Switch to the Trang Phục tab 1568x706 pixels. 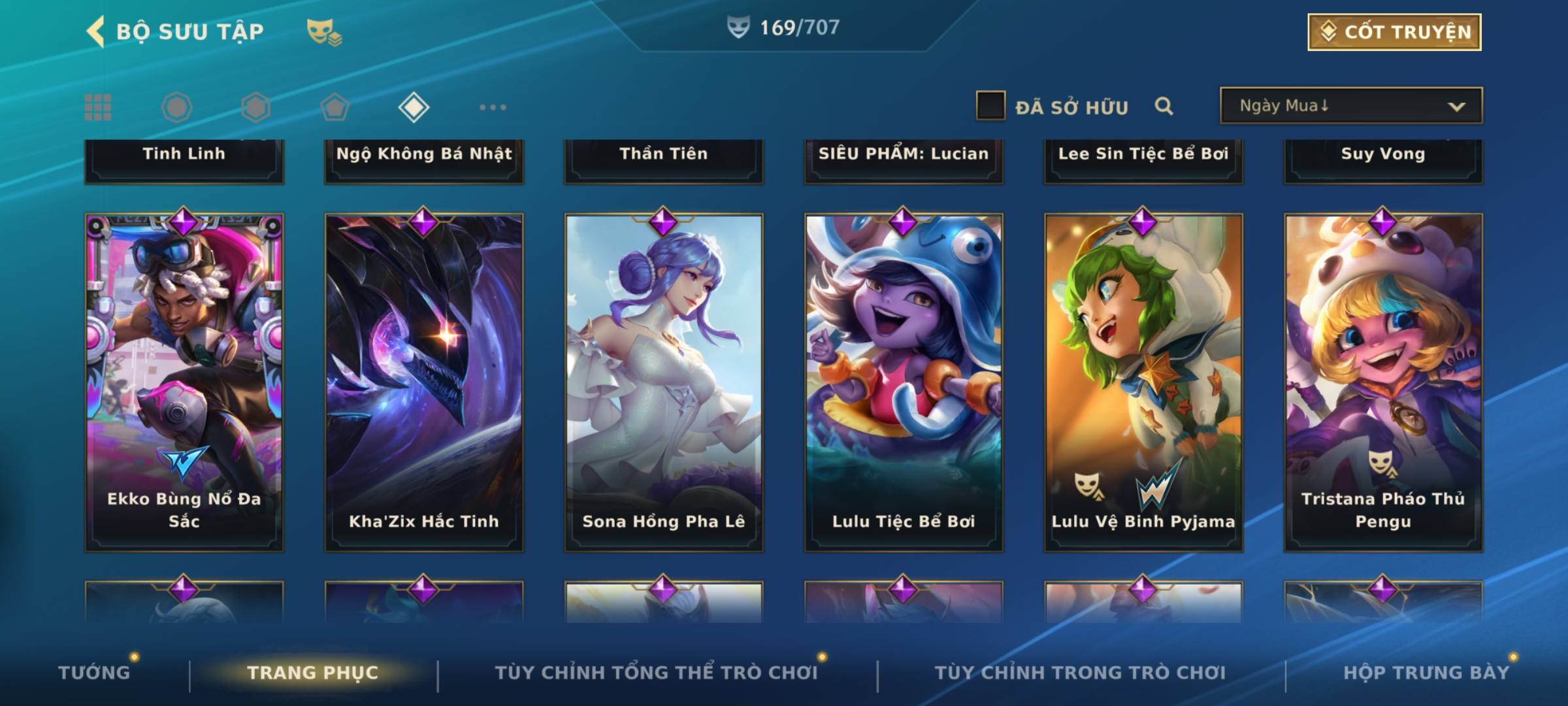click(x=313, y=673)
